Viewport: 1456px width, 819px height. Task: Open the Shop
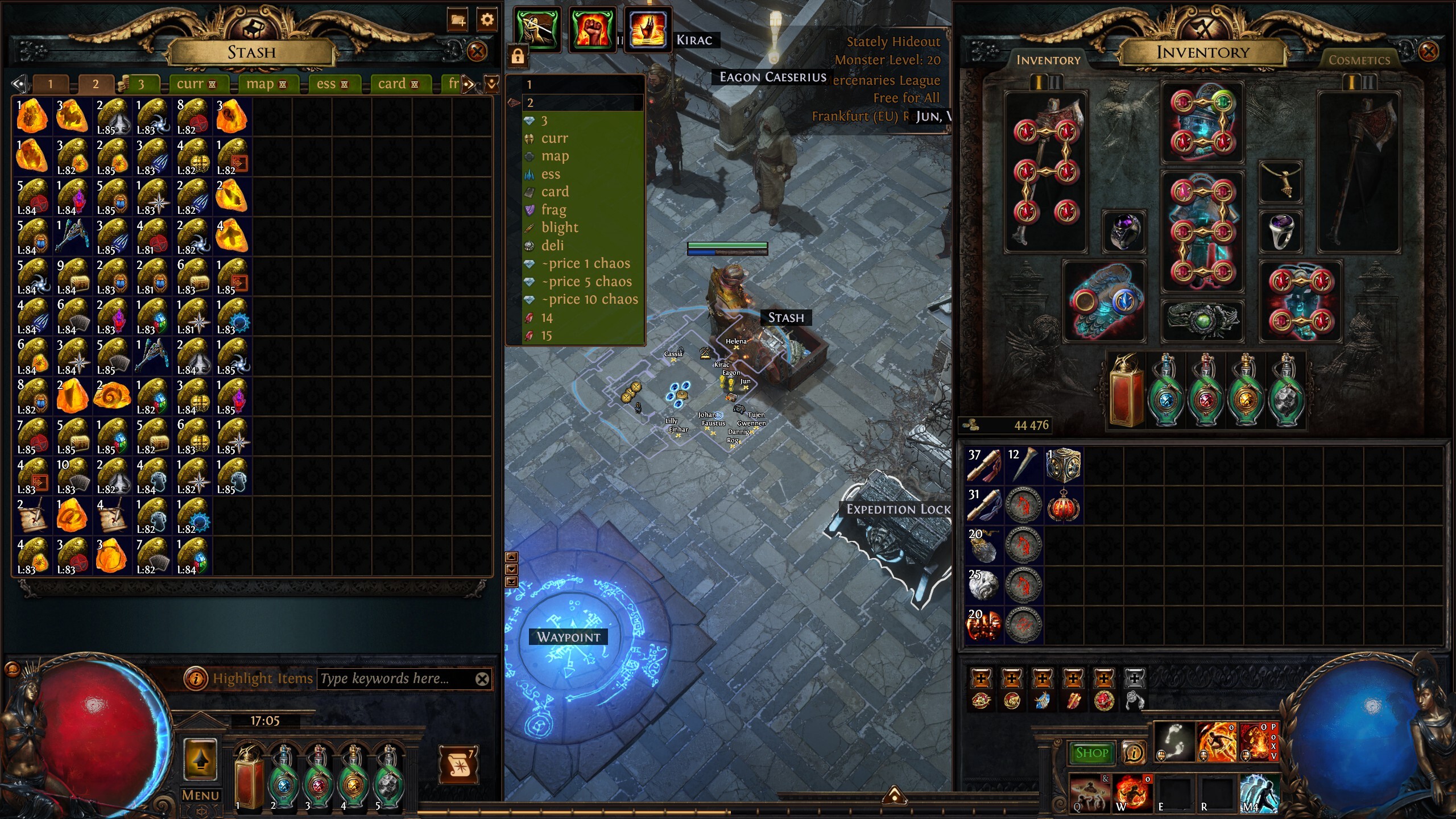tap(1091, 753)
